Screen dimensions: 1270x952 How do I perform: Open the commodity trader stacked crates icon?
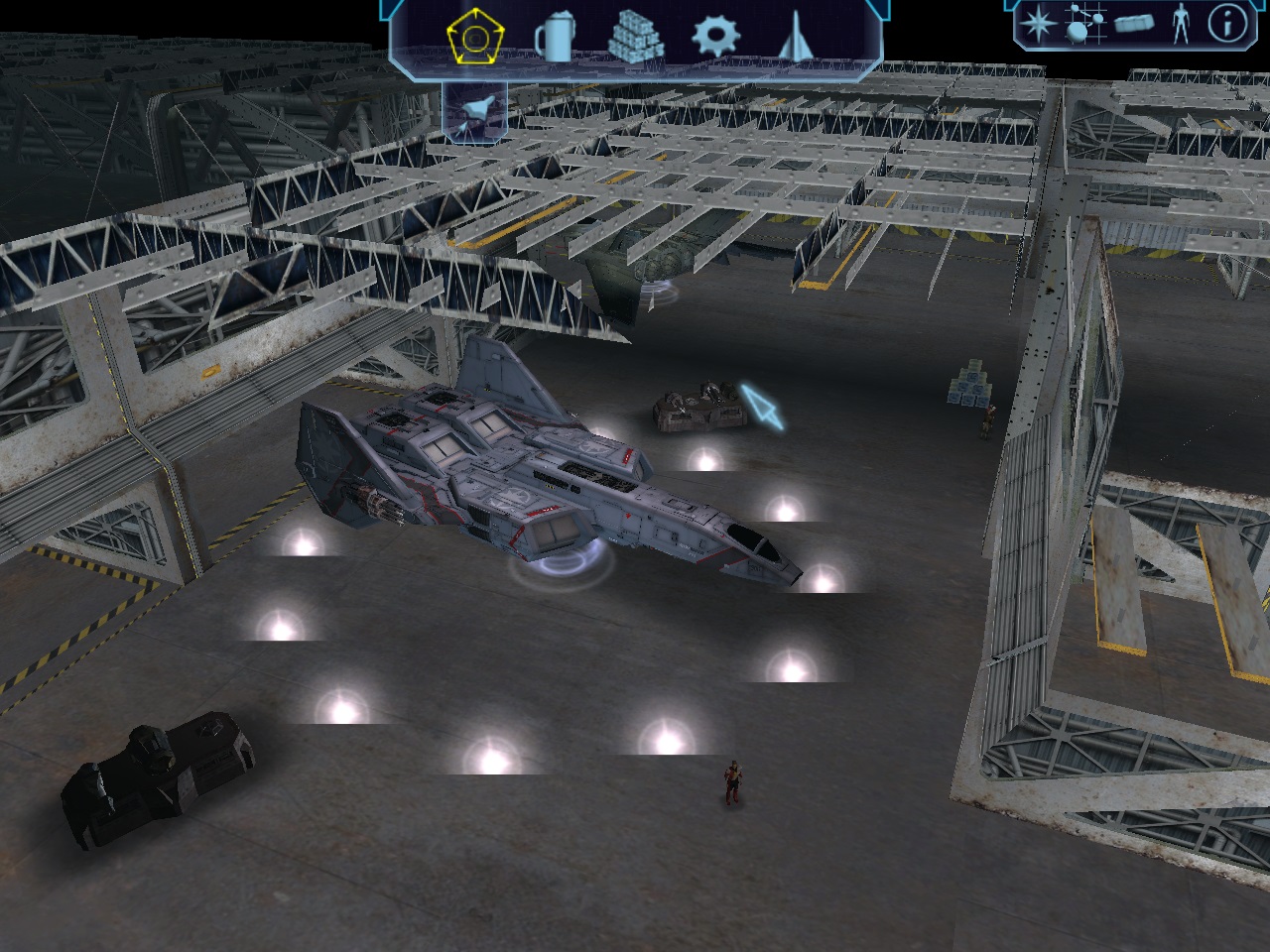pyautogui.click(x=635, y=38)
